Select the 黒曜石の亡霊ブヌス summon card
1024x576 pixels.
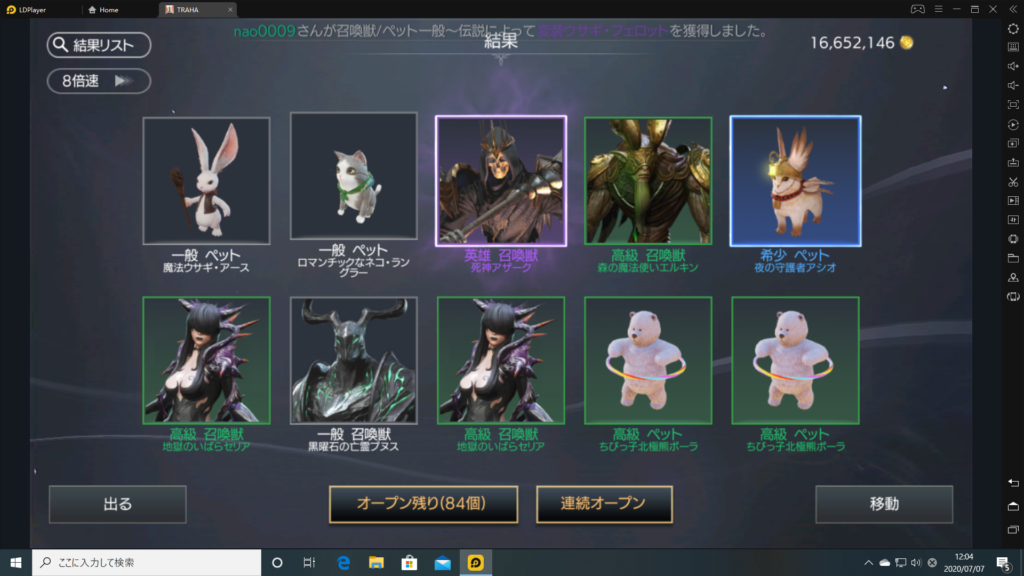(x=353, y=360)
